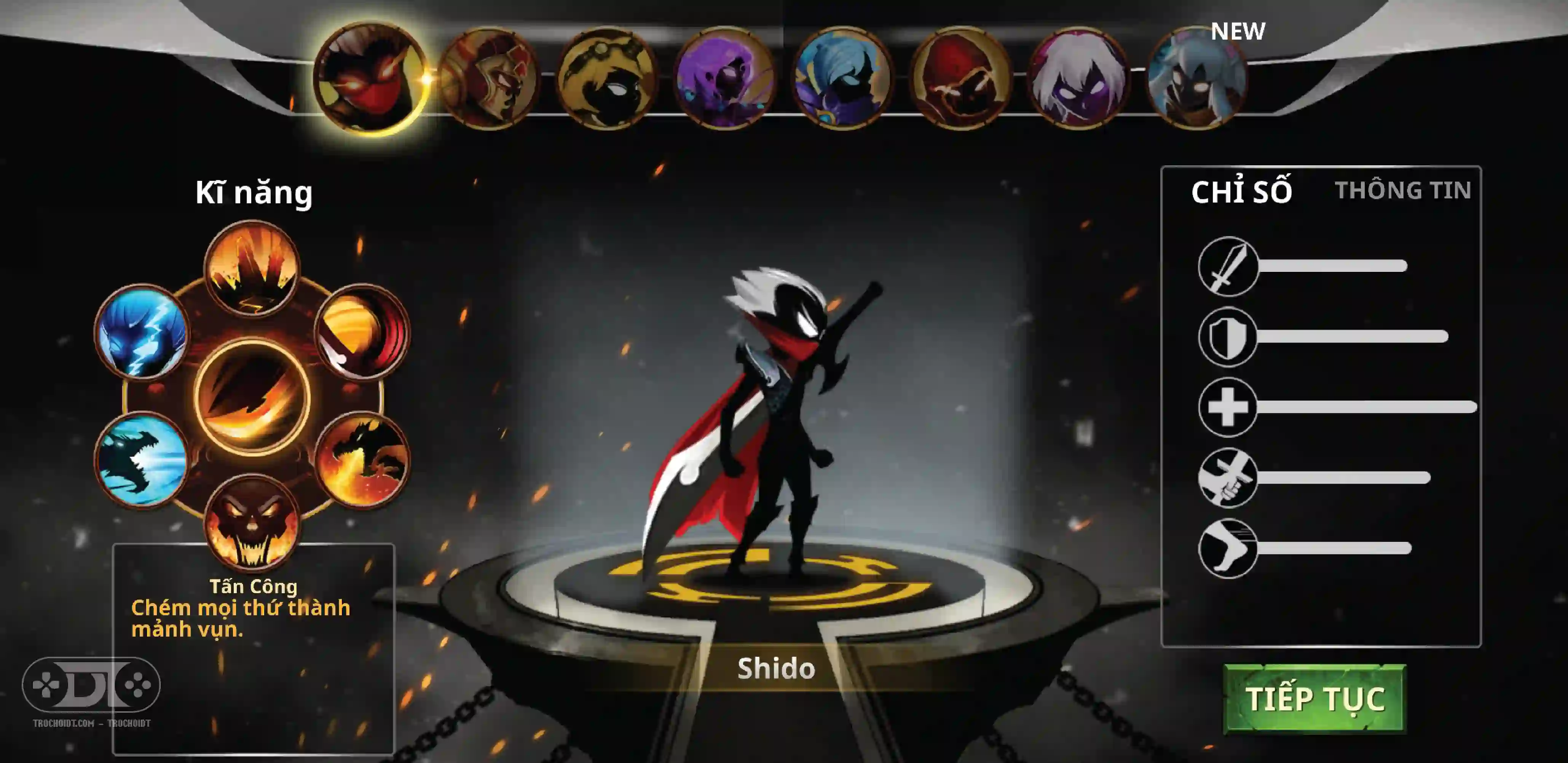The width and height of the screenshot is (1568, 763).
Task: Select the blue lightning demon skill
Action: coord(142,332)
